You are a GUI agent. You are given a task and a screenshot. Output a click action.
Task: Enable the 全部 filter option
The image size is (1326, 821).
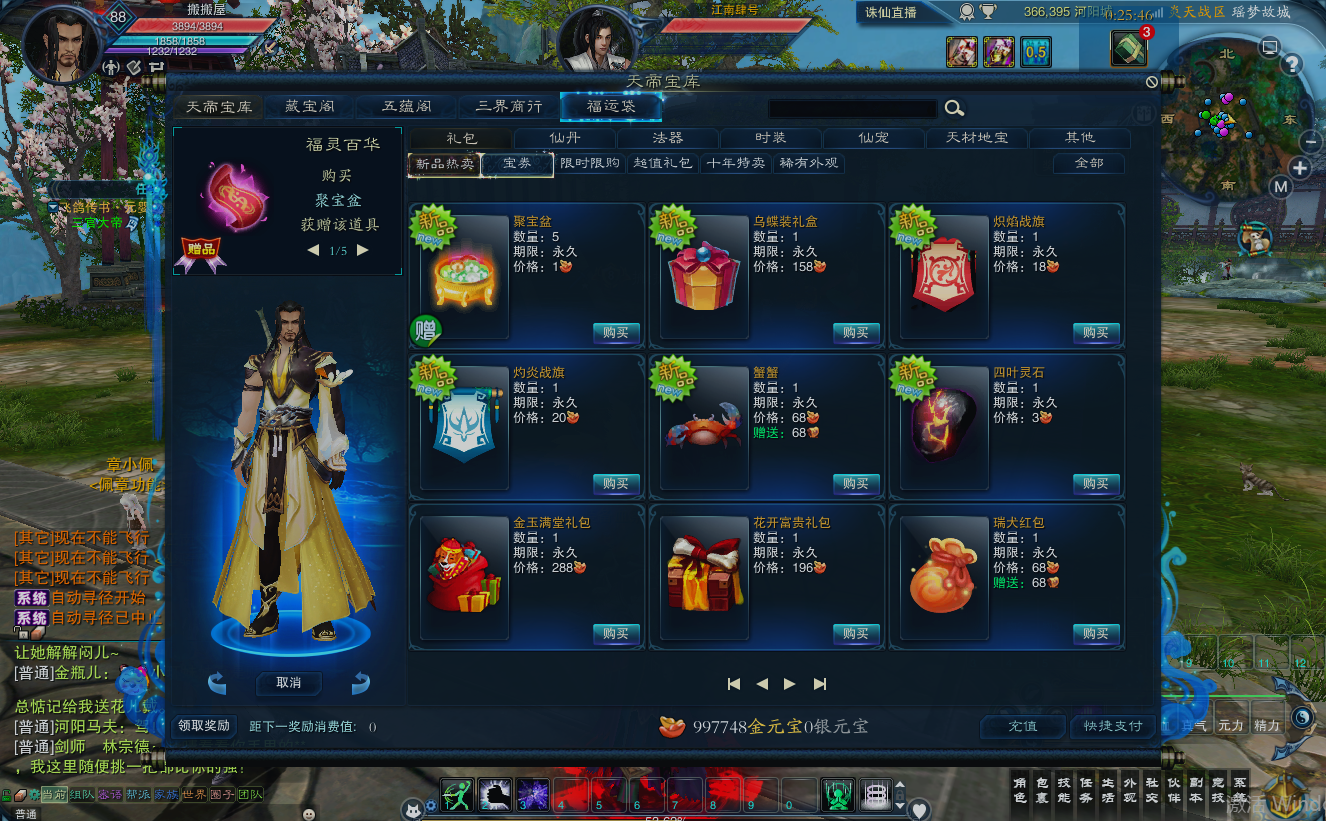(1090, 163)
